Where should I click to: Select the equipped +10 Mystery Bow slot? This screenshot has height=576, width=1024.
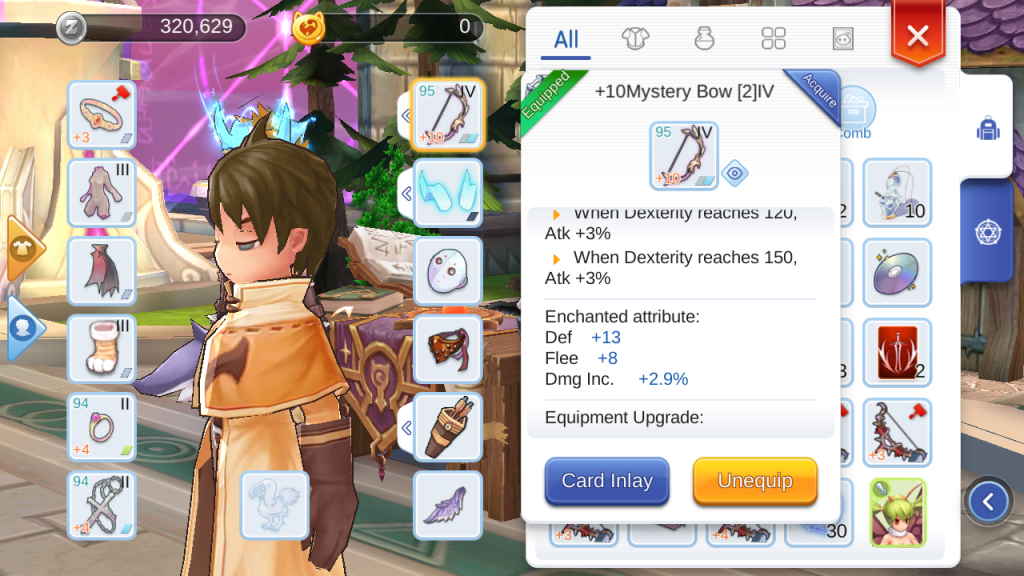(x=447, y=115)
